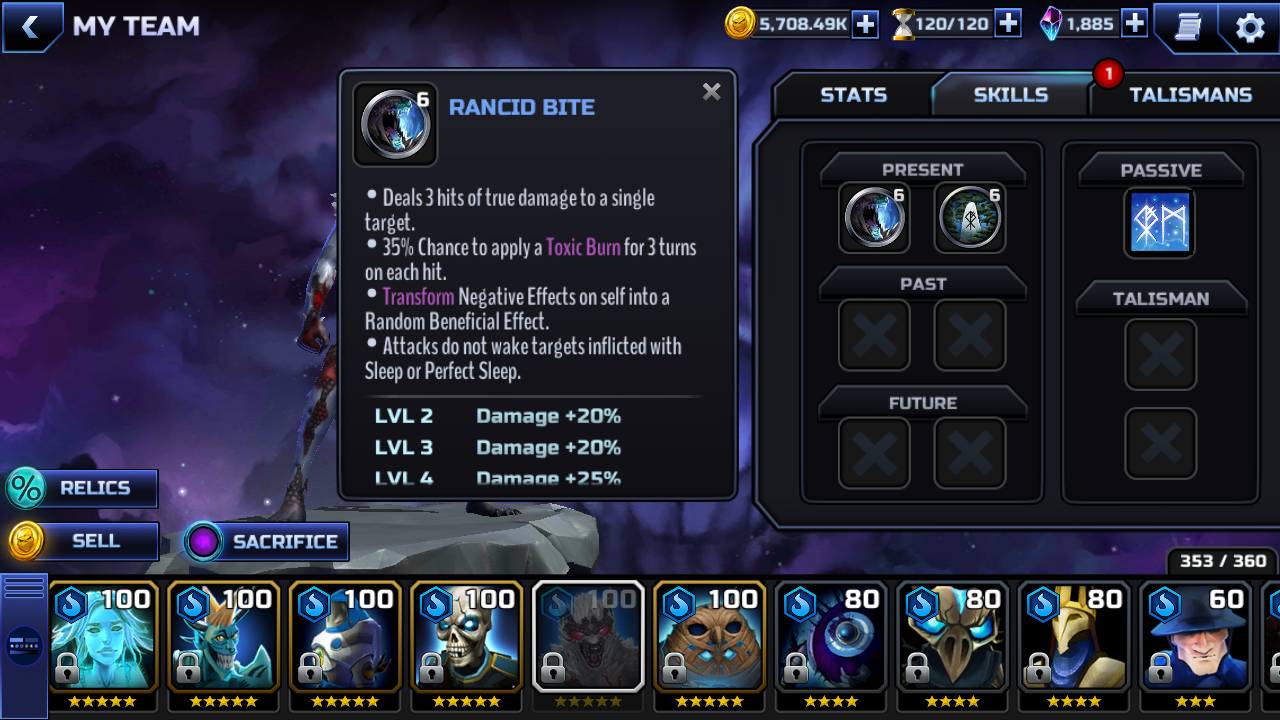Add more gold with the plus button
The image size is (1280, 720).
865,24
